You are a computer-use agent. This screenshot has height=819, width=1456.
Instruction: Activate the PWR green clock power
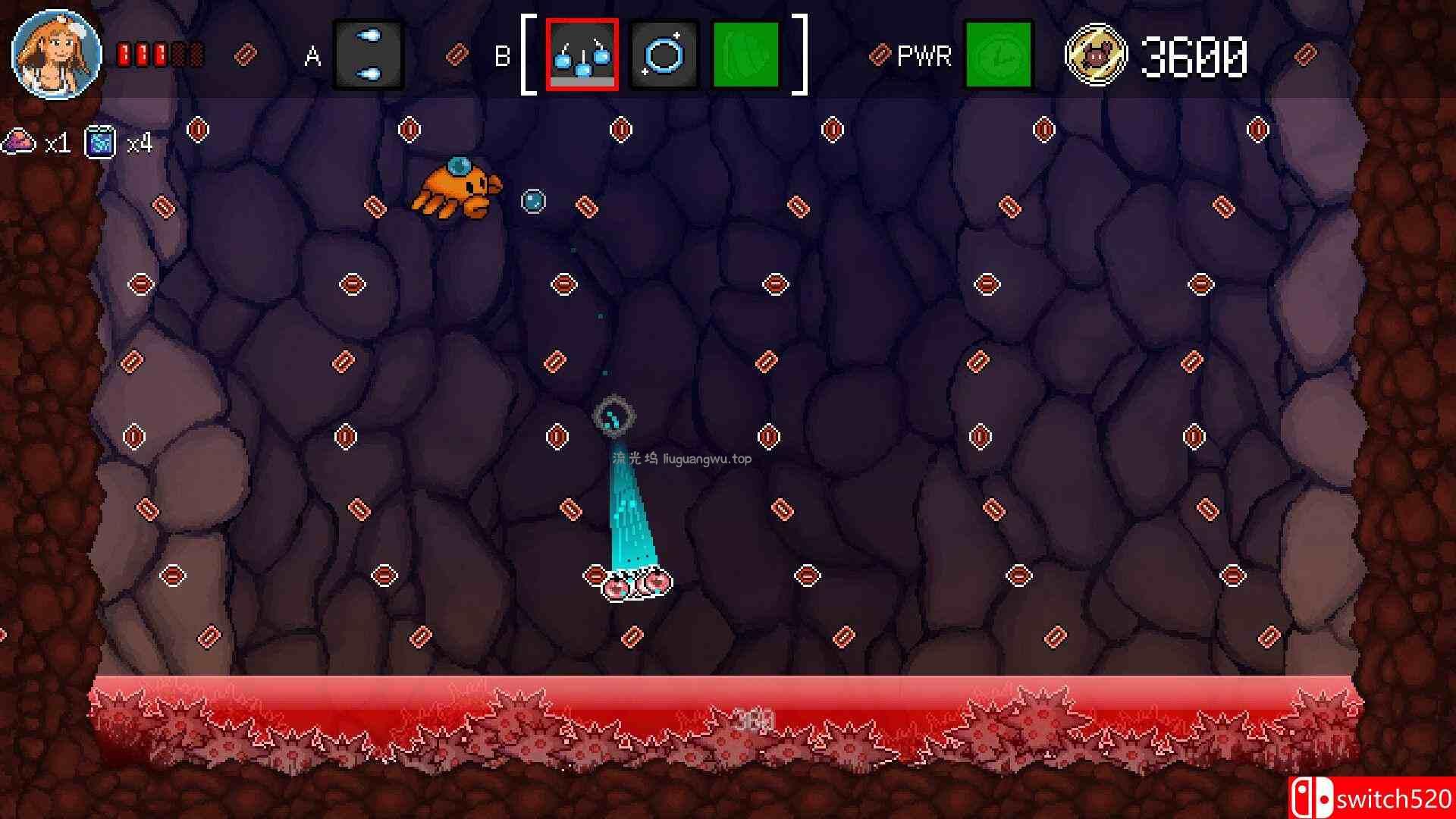(x=998, y=55)
